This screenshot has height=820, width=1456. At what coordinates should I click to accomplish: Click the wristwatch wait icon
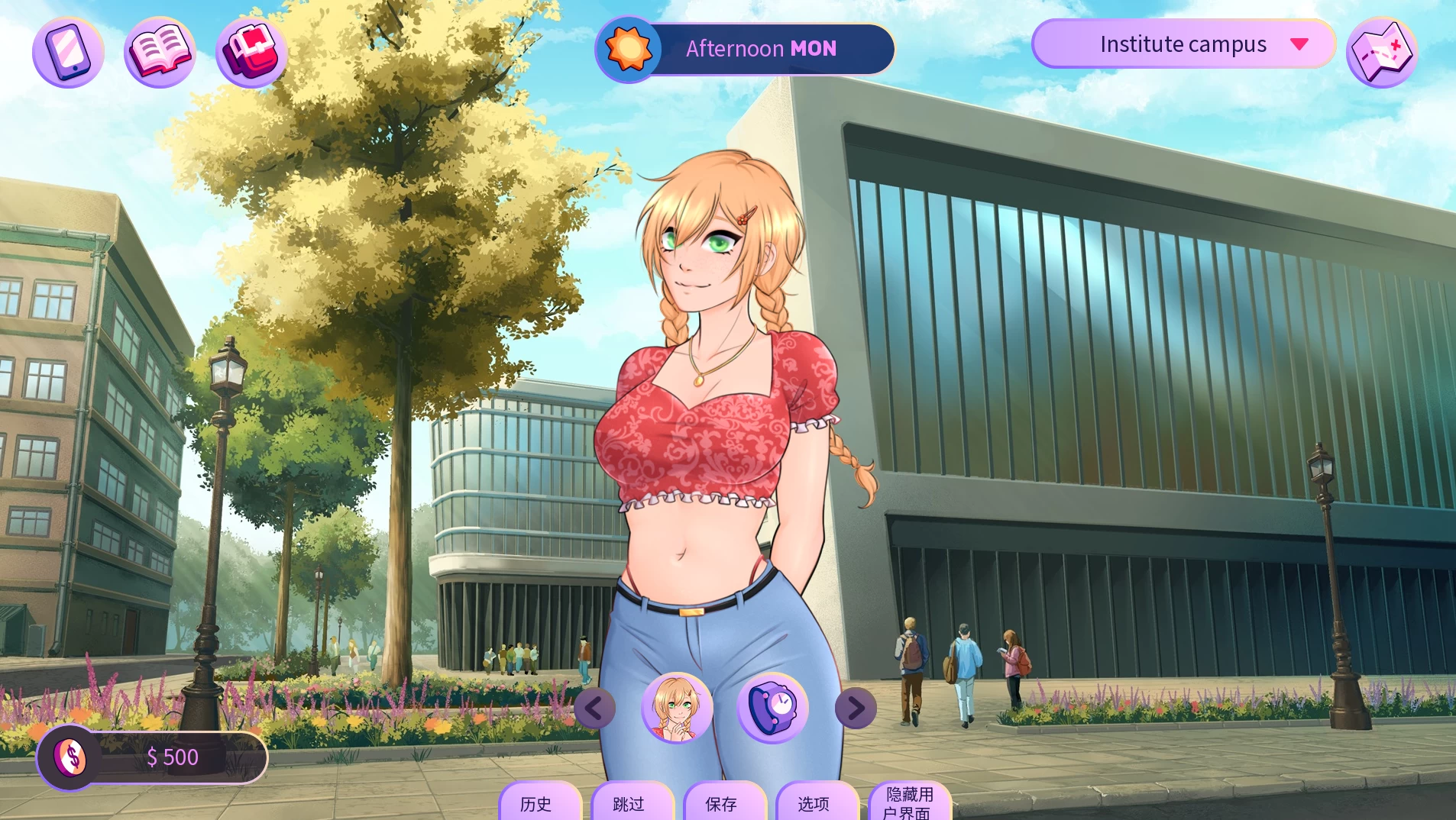(x=772, y=708)
